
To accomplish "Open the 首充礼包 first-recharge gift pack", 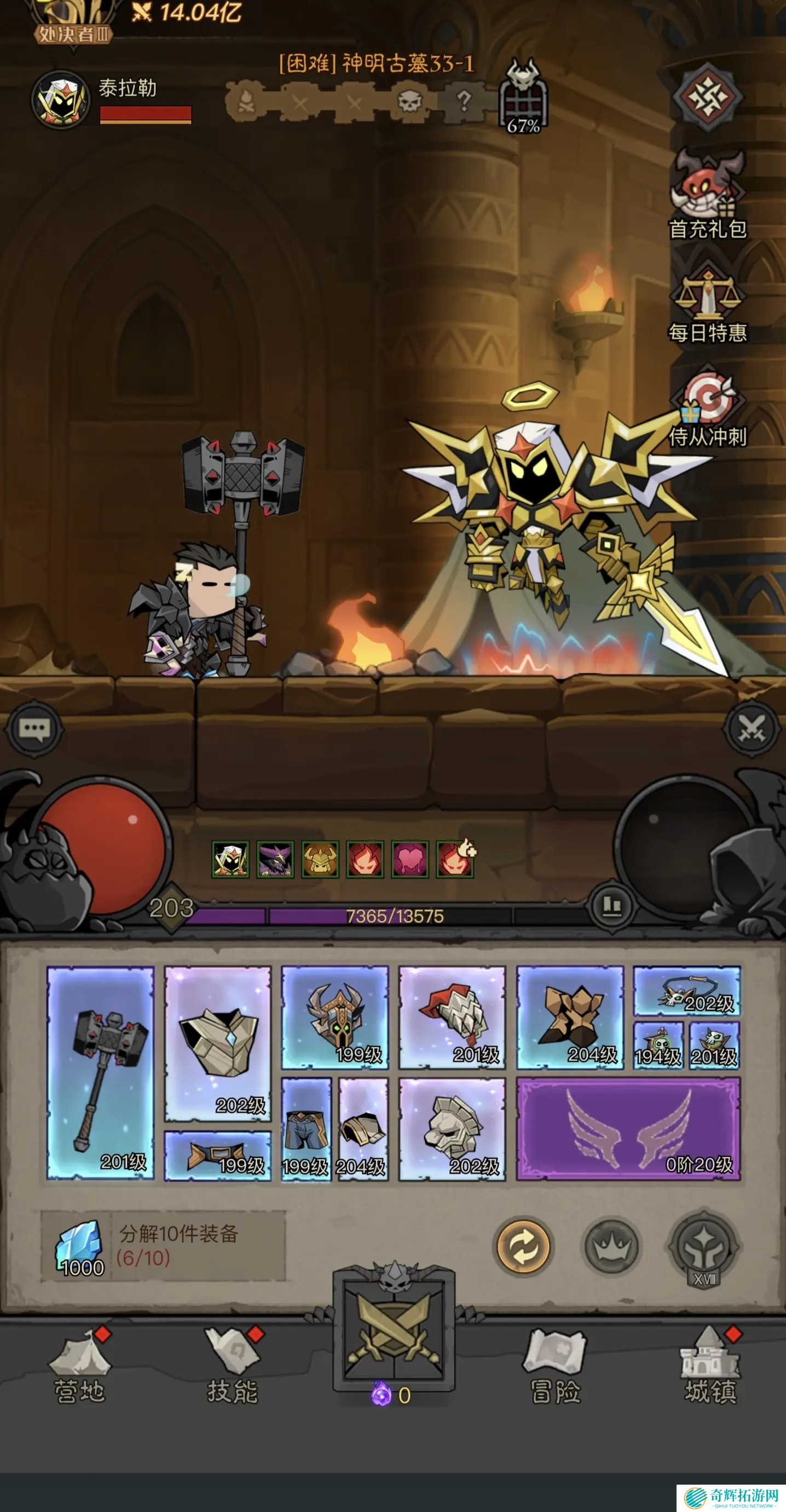I will [x=707, y=194].
